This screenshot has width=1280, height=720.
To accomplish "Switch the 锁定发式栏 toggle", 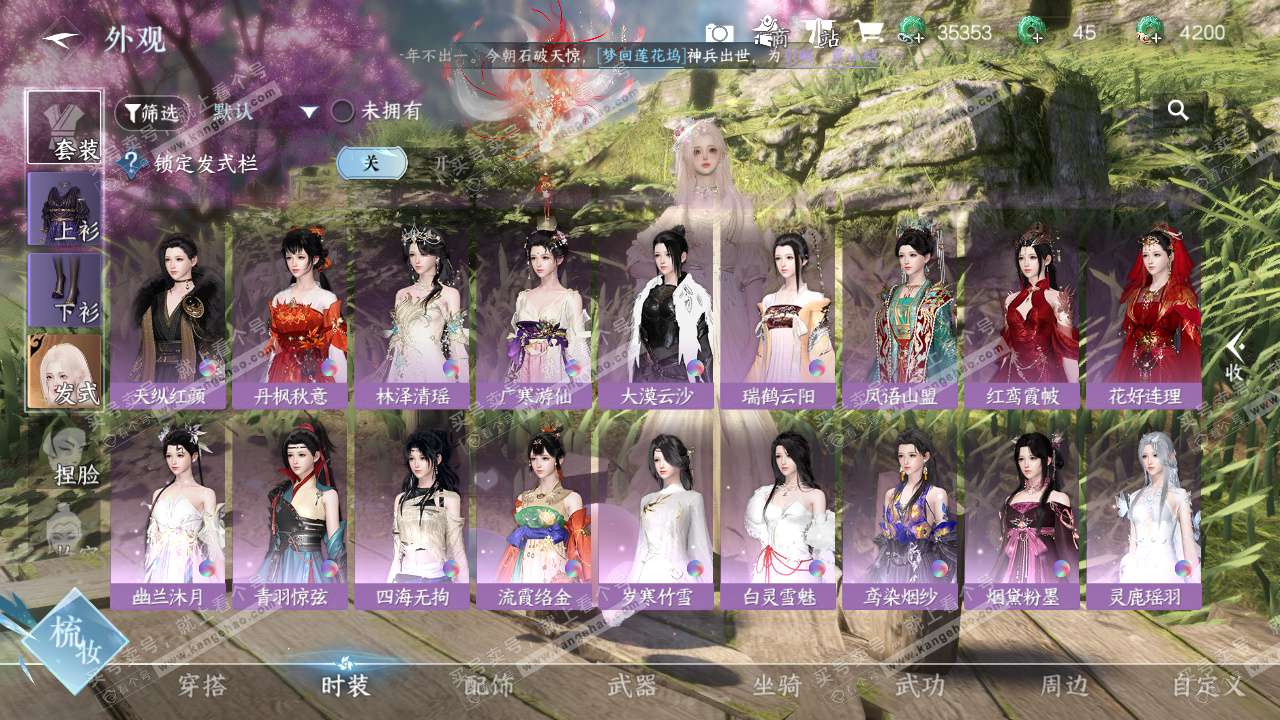I will [x=371, y=163].
